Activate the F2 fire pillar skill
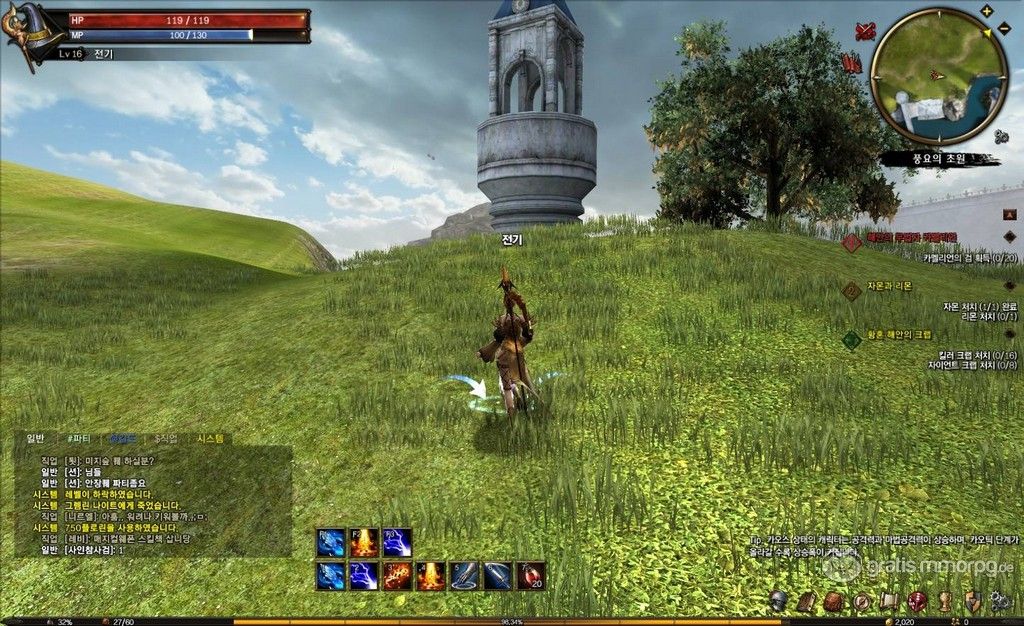1024x626 pixels. click(x=364, y=543)
